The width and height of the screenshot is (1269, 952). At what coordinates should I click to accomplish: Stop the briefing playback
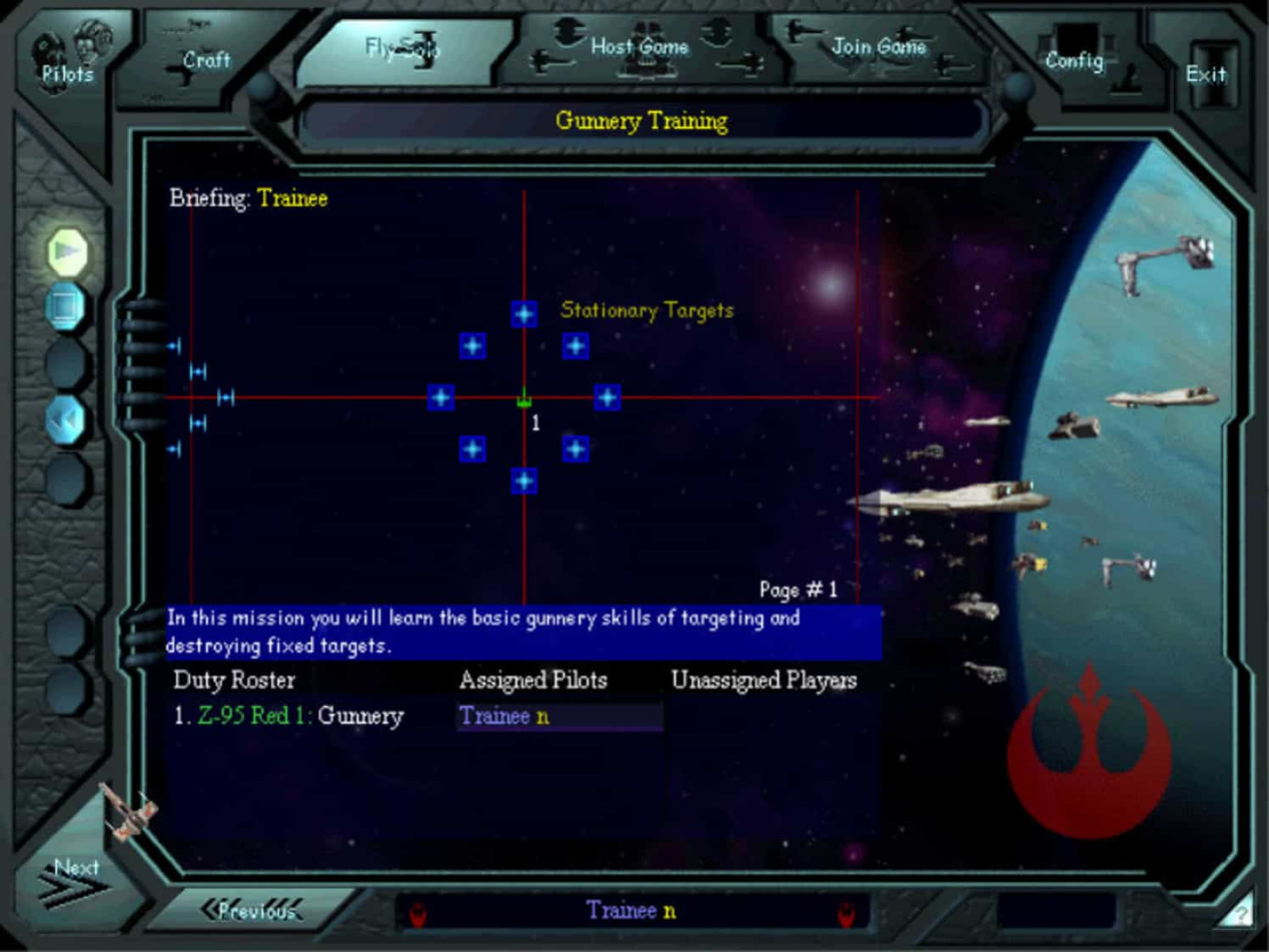(x=66, y=306)
